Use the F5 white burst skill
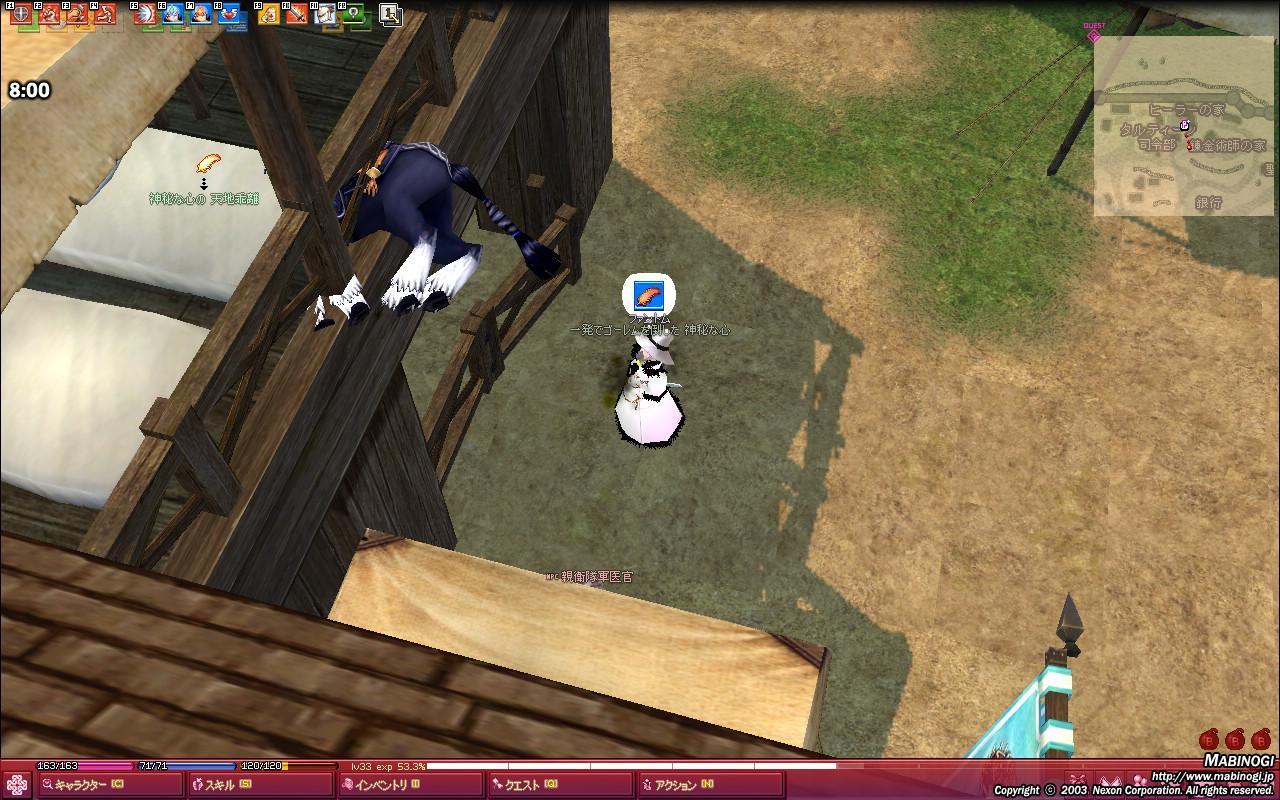Viewport: 1280px width, 800px height. 144,14
